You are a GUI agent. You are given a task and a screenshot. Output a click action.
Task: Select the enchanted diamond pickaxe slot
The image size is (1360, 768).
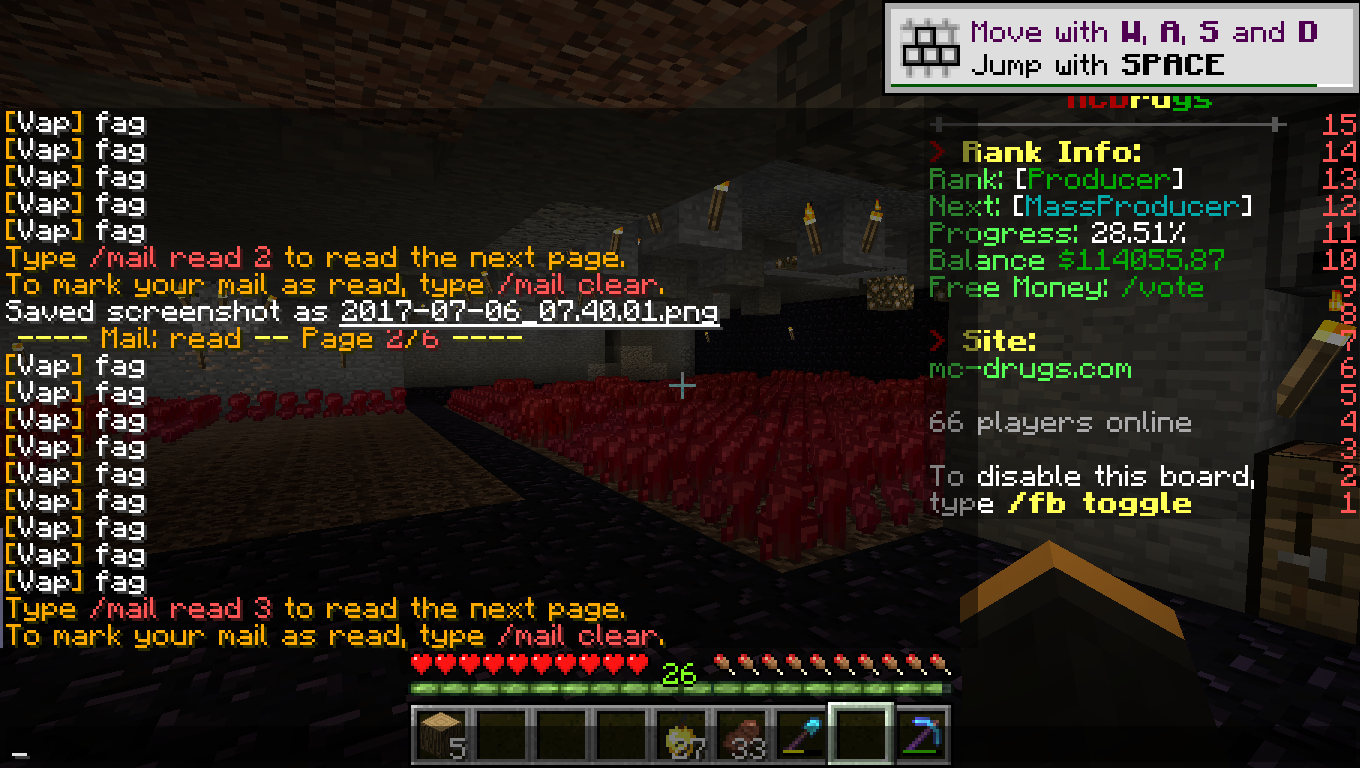pos(920,735)
